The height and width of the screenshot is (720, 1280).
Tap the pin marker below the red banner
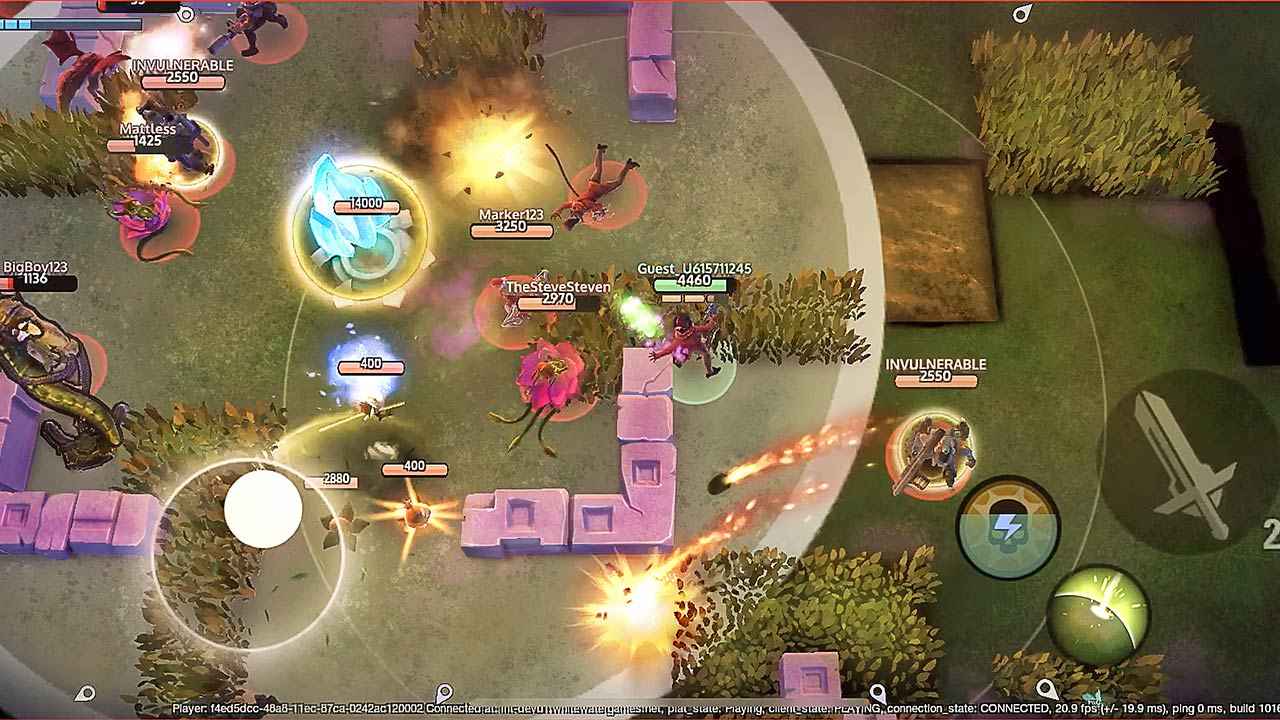186,16
